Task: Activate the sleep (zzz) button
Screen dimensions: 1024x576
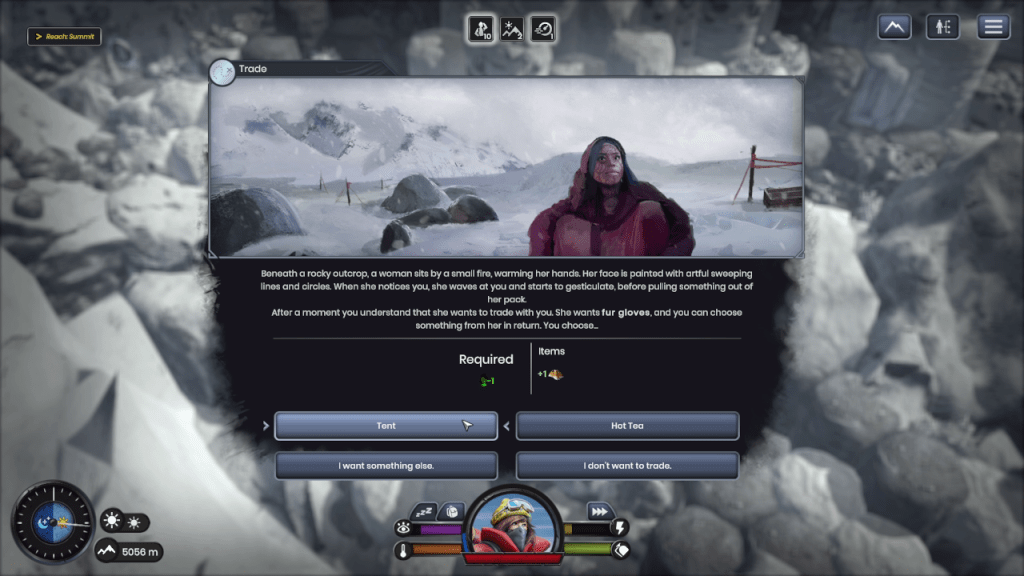Action: tap(424, 510)
